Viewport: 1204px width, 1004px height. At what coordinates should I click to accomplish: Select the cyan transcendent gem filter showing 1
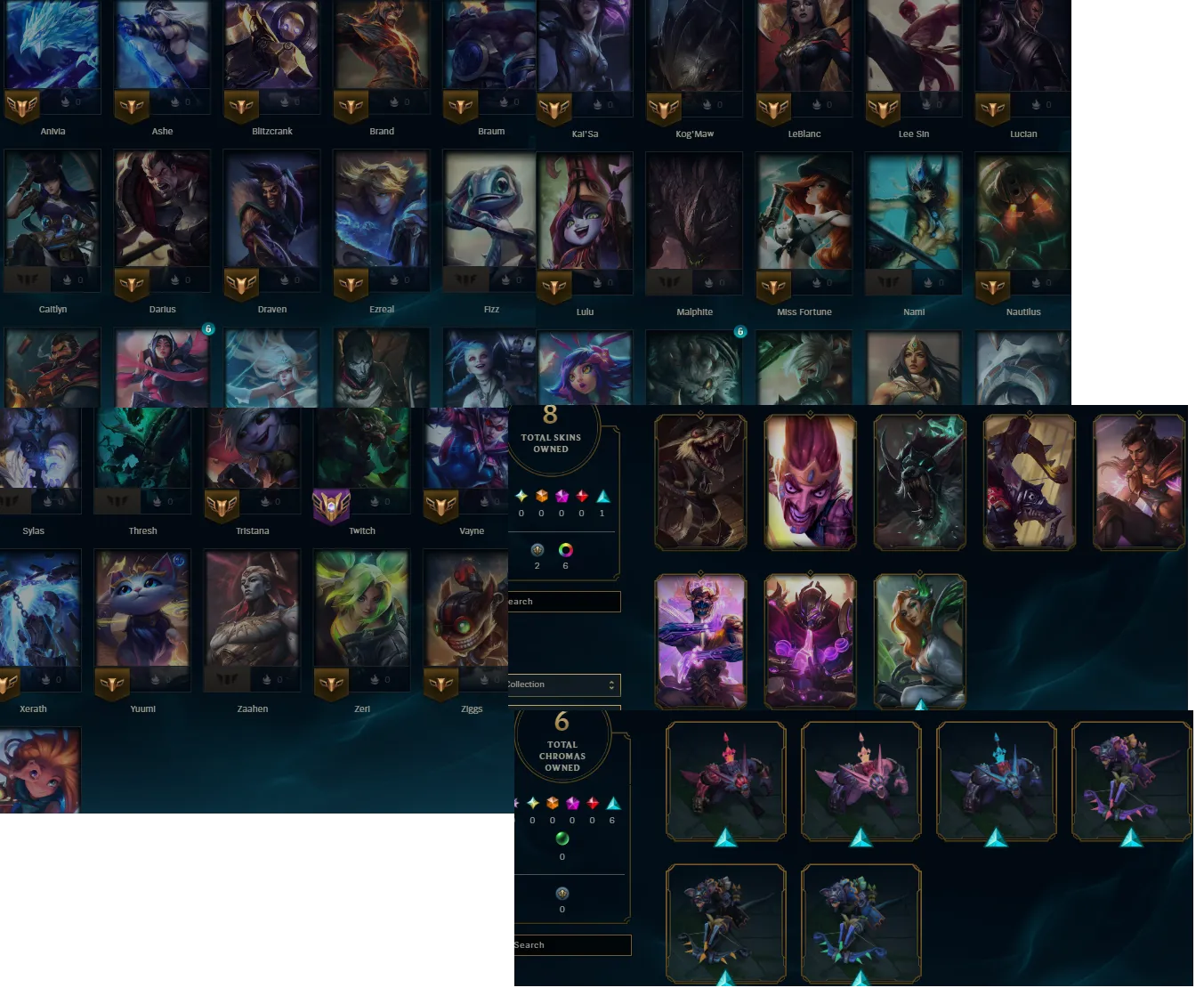tap(602, 496)
